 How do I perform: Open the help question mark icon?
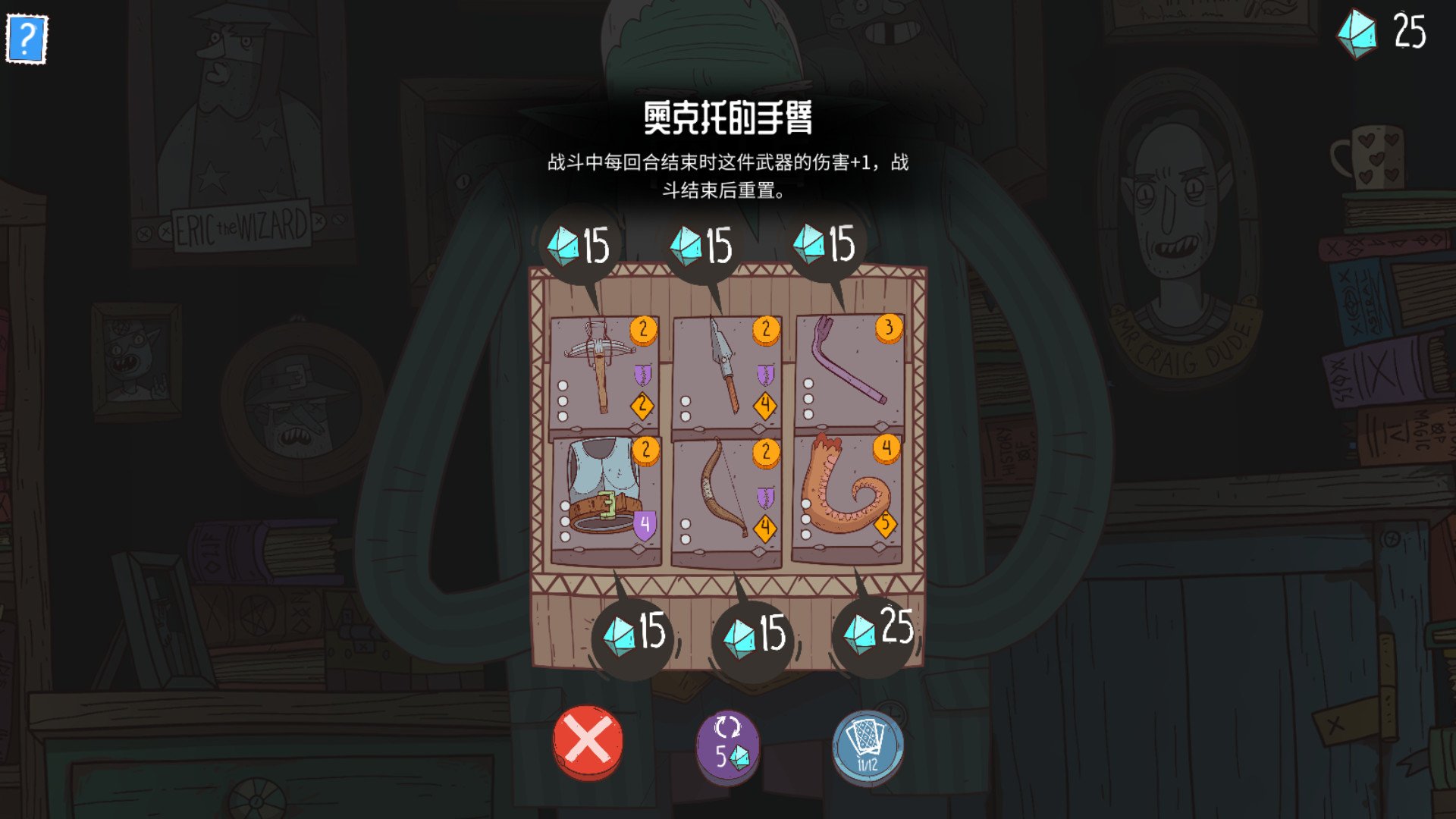(x=27, y=38)
